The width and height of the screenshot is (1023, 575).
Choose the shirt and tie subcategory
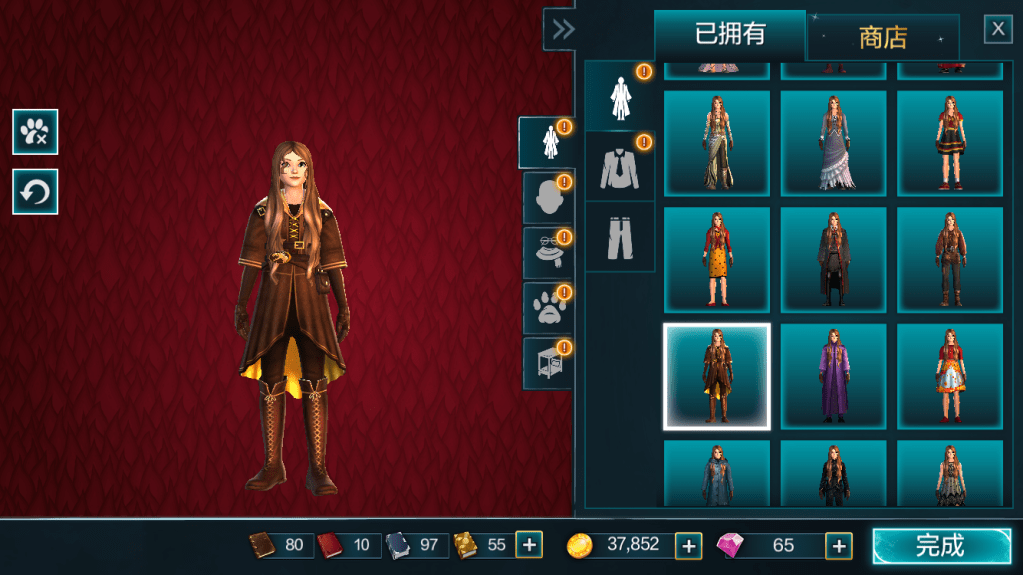click(x=619, y=166)
